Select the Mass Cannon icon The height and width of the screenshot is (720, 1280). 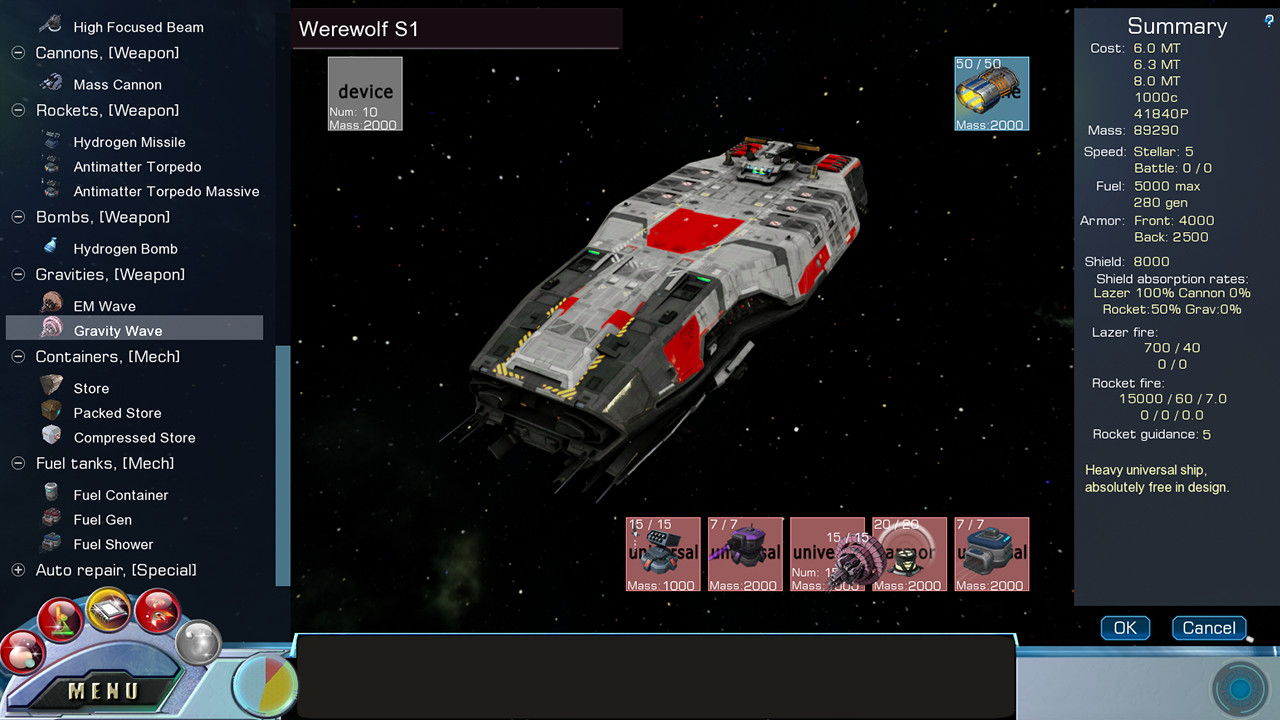pos(52,83)
